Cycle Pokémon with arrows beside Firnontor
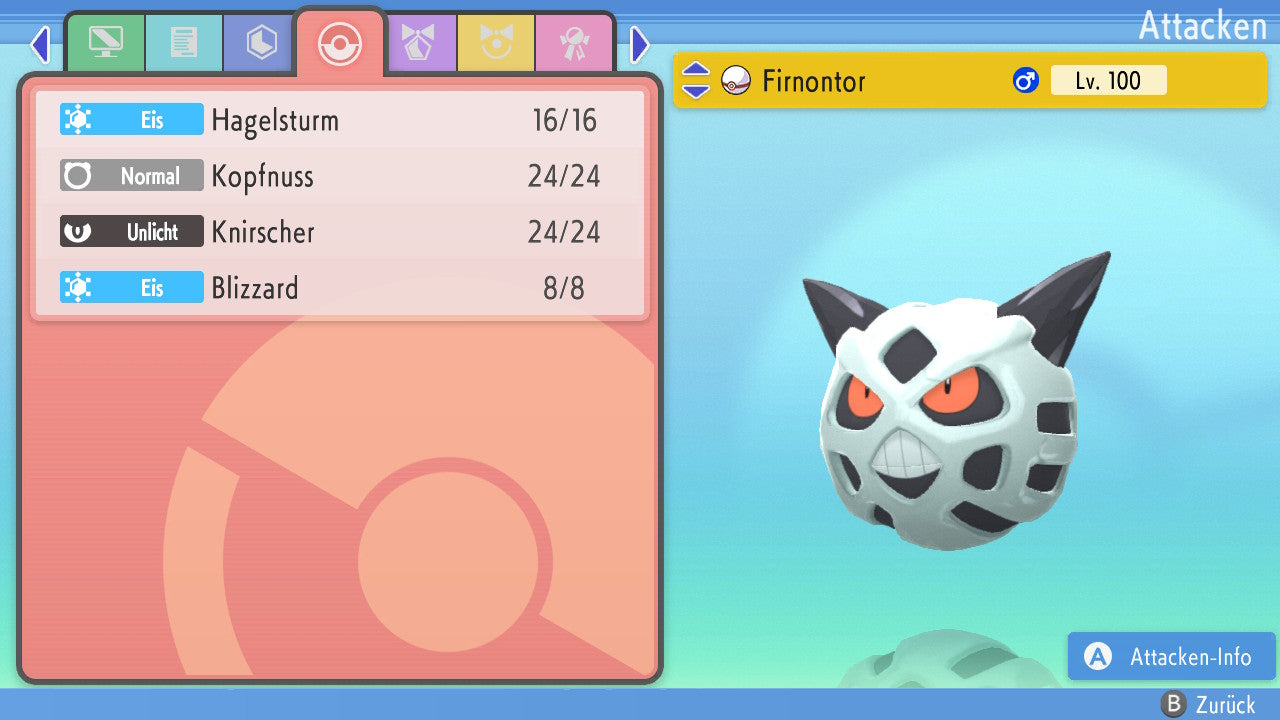 696,80
